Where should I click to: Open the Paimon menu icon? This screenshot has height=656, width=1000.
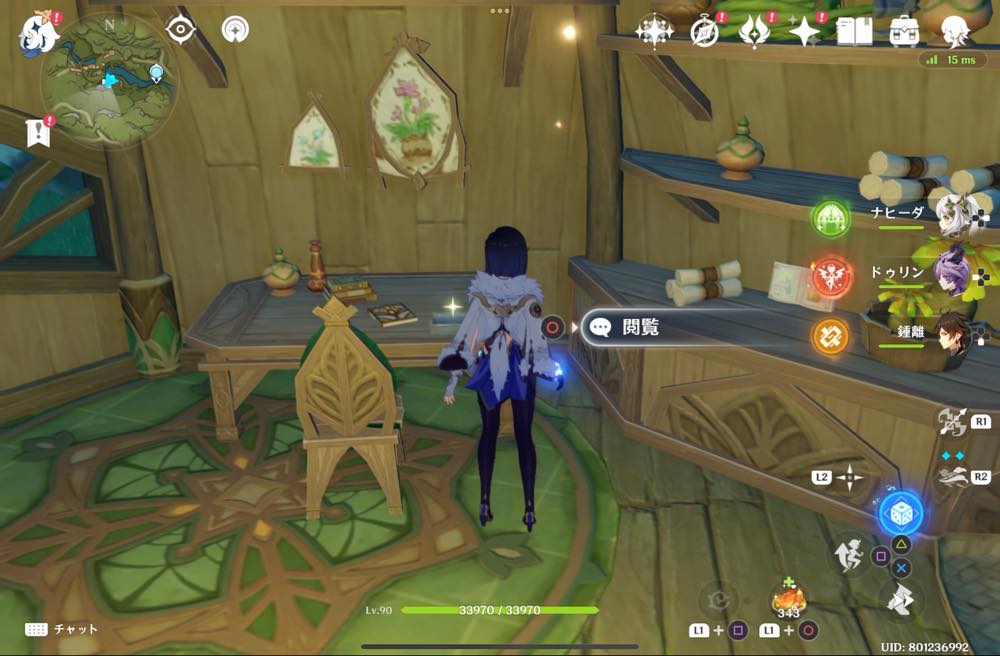tap(39, 31)
